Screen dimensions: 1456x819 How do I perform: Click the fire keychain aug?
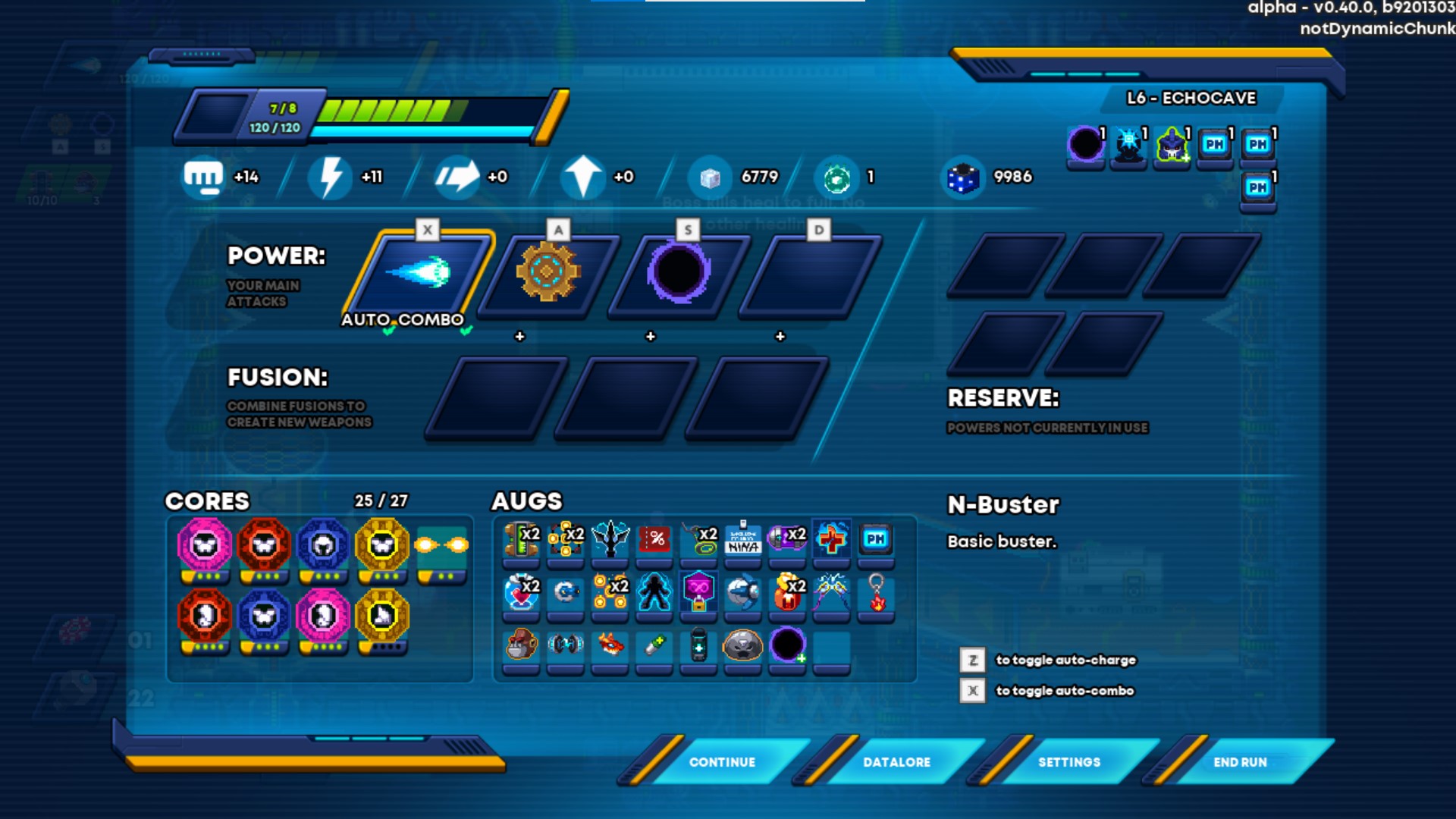876,593
